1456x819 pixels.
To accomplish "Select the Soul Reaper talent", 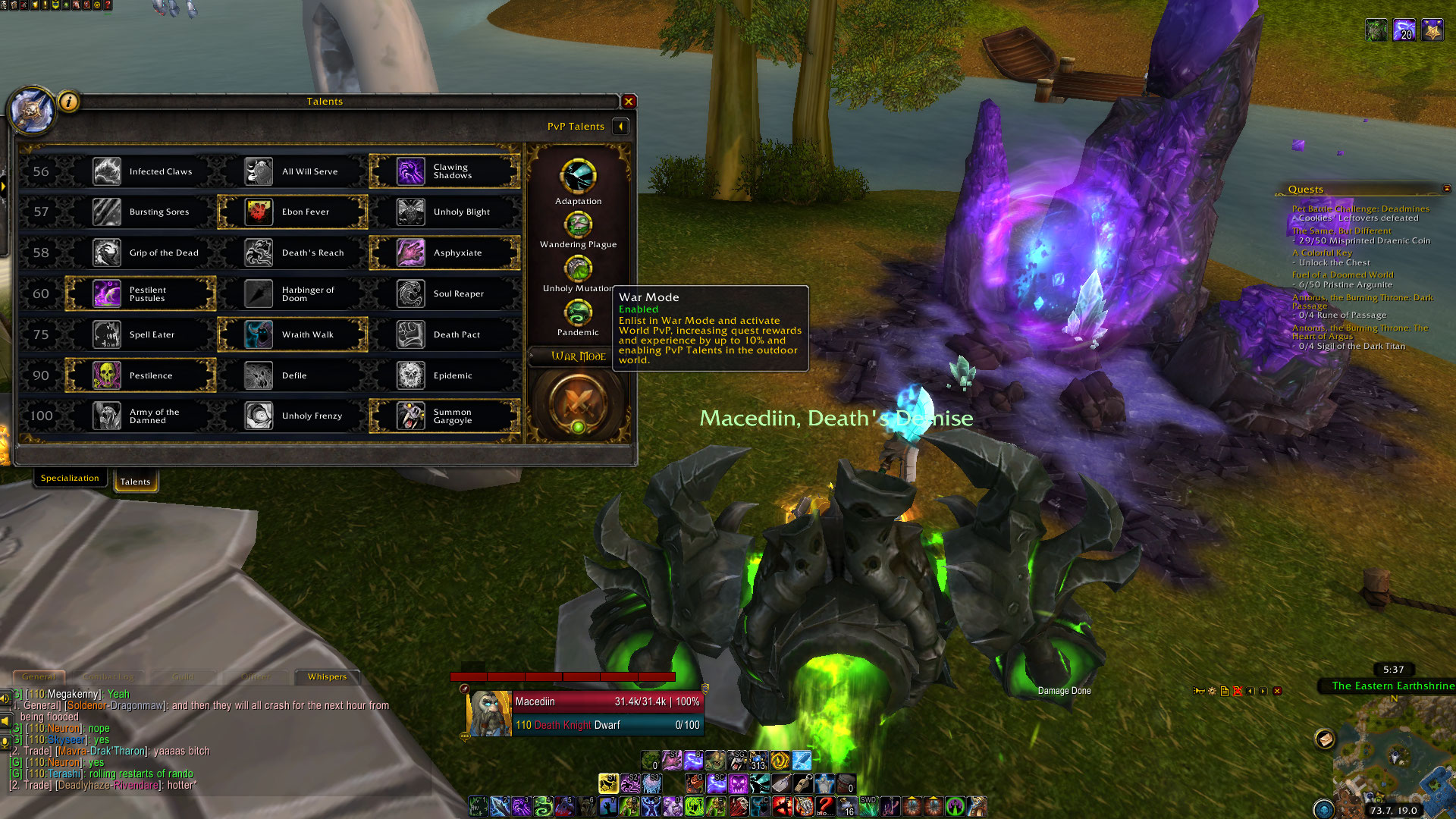I will pos(445,293).
